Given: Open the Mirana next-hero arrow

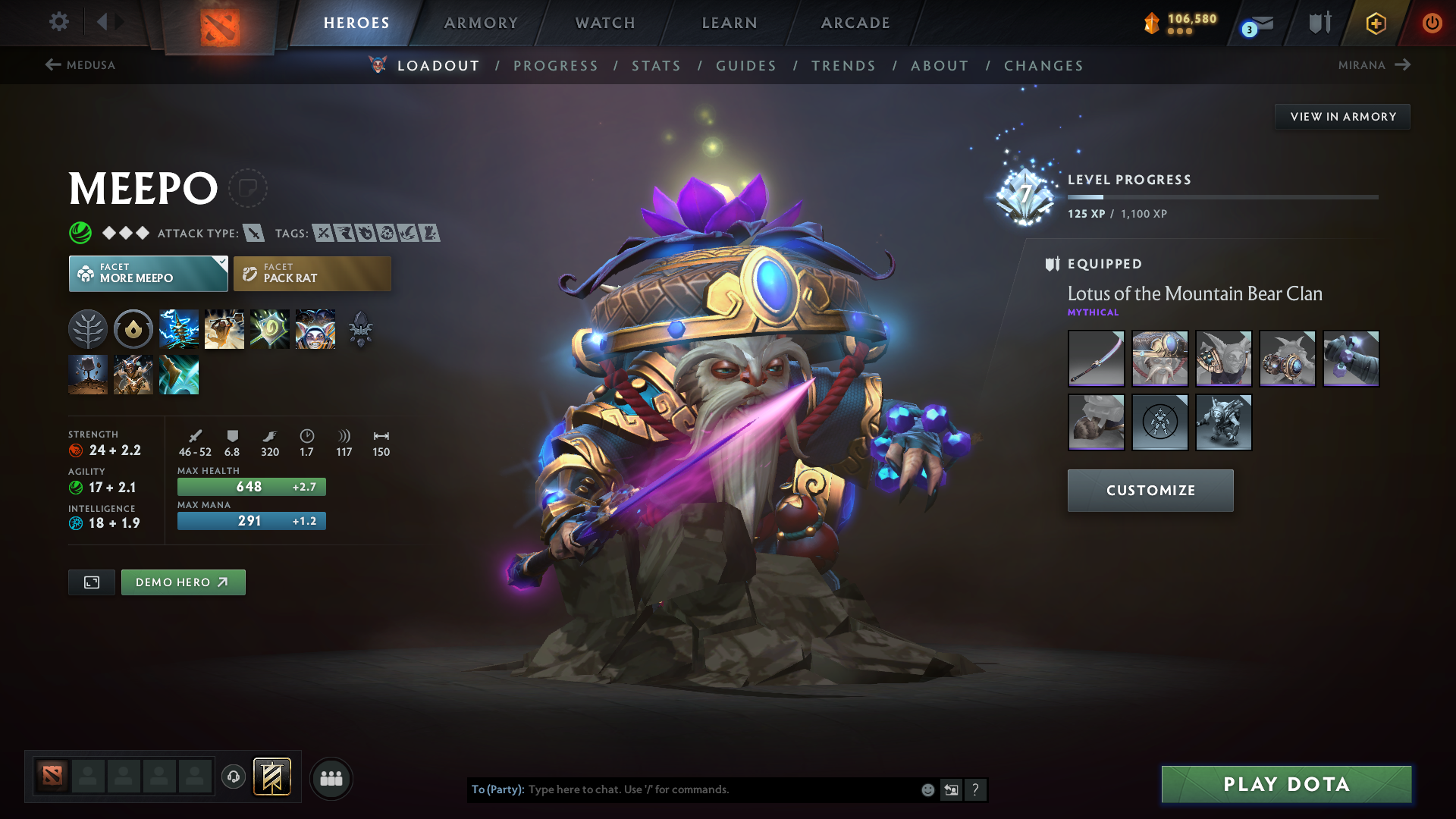Looking at the screenshot, I should click(x=1404, y=65).
